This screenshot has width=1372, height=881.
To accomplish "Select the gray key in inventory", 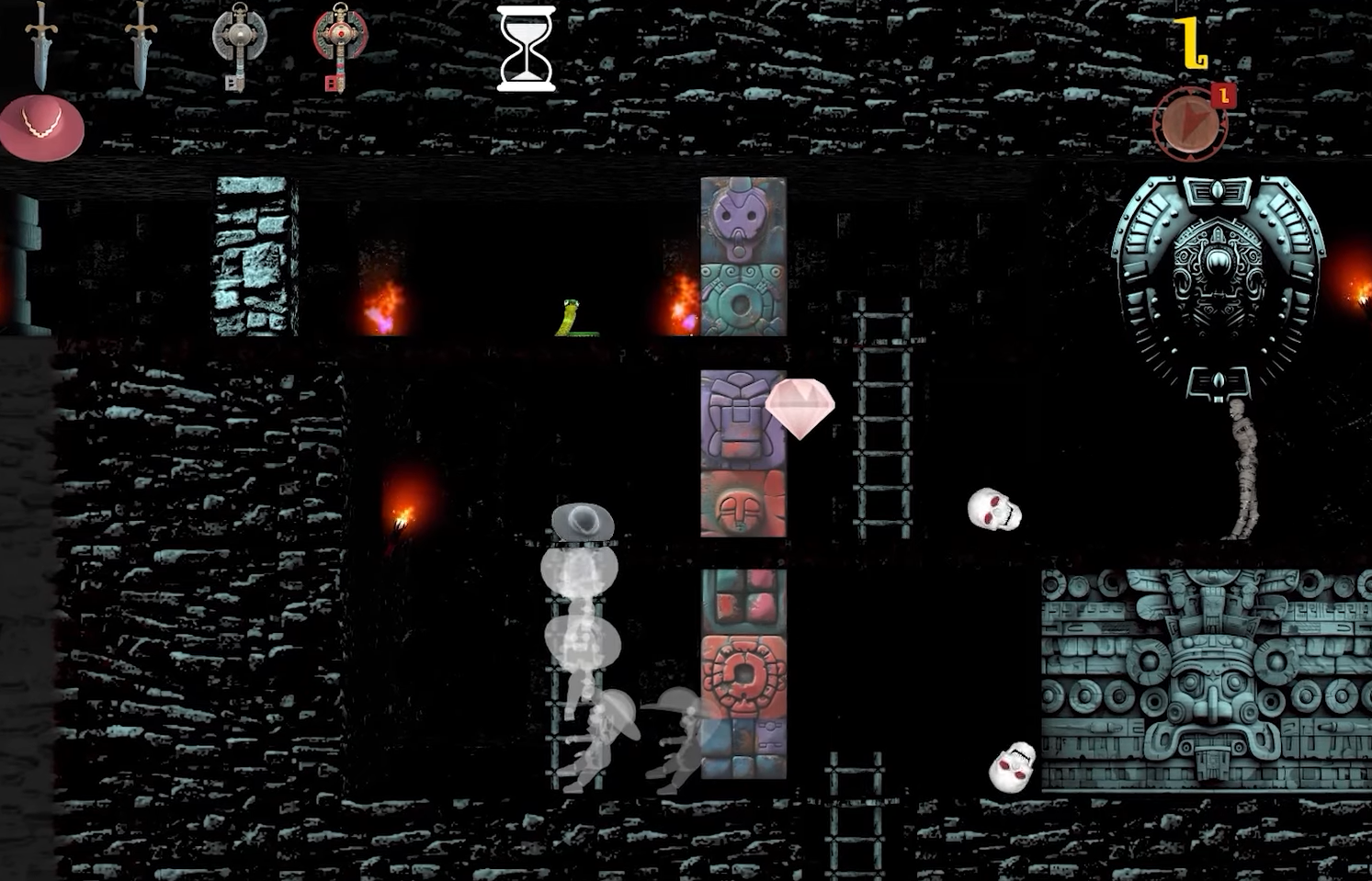I will coord(239,44).
